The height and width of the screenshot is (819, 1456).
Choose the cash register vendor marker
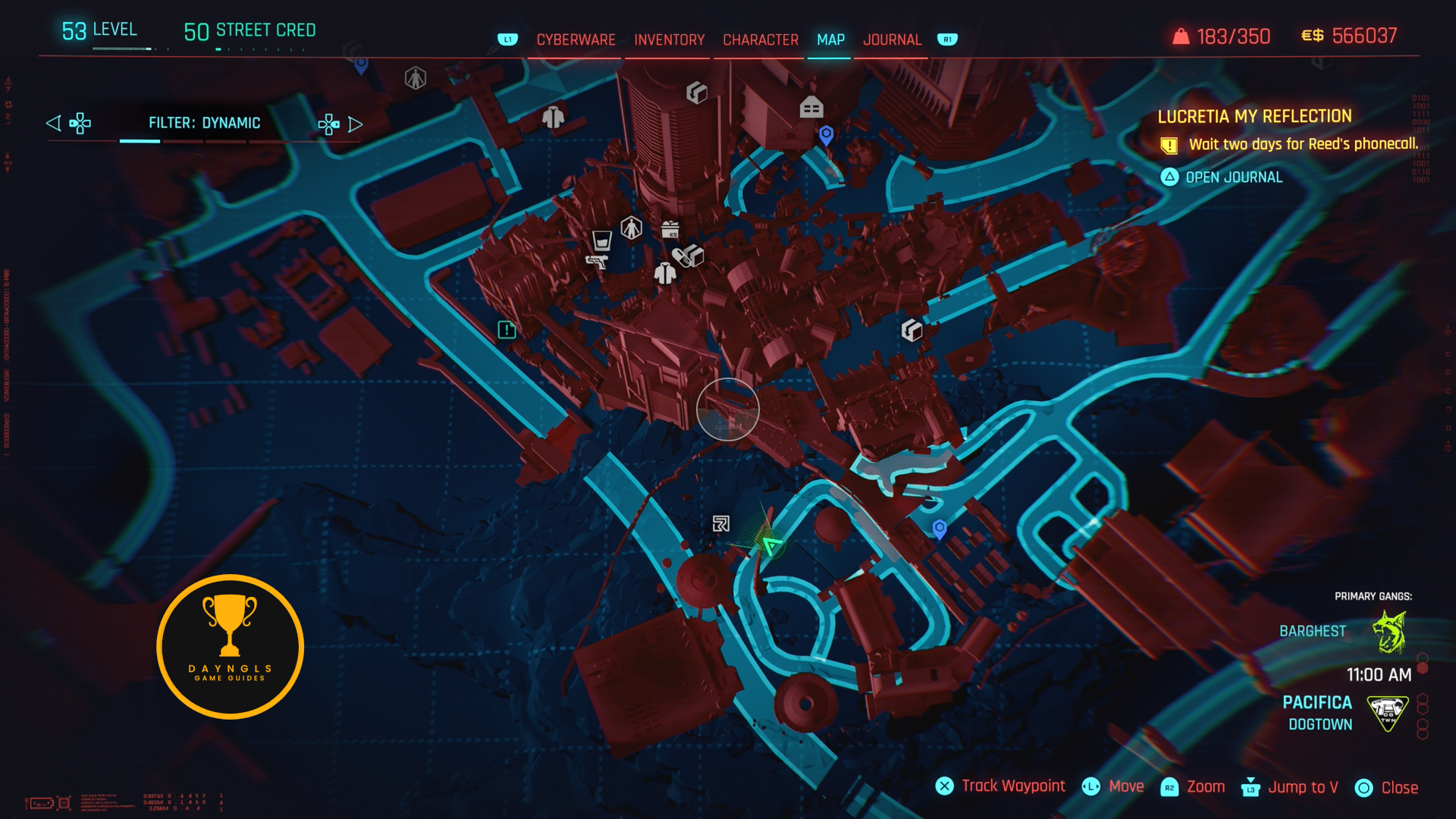[x=670, y=229]
